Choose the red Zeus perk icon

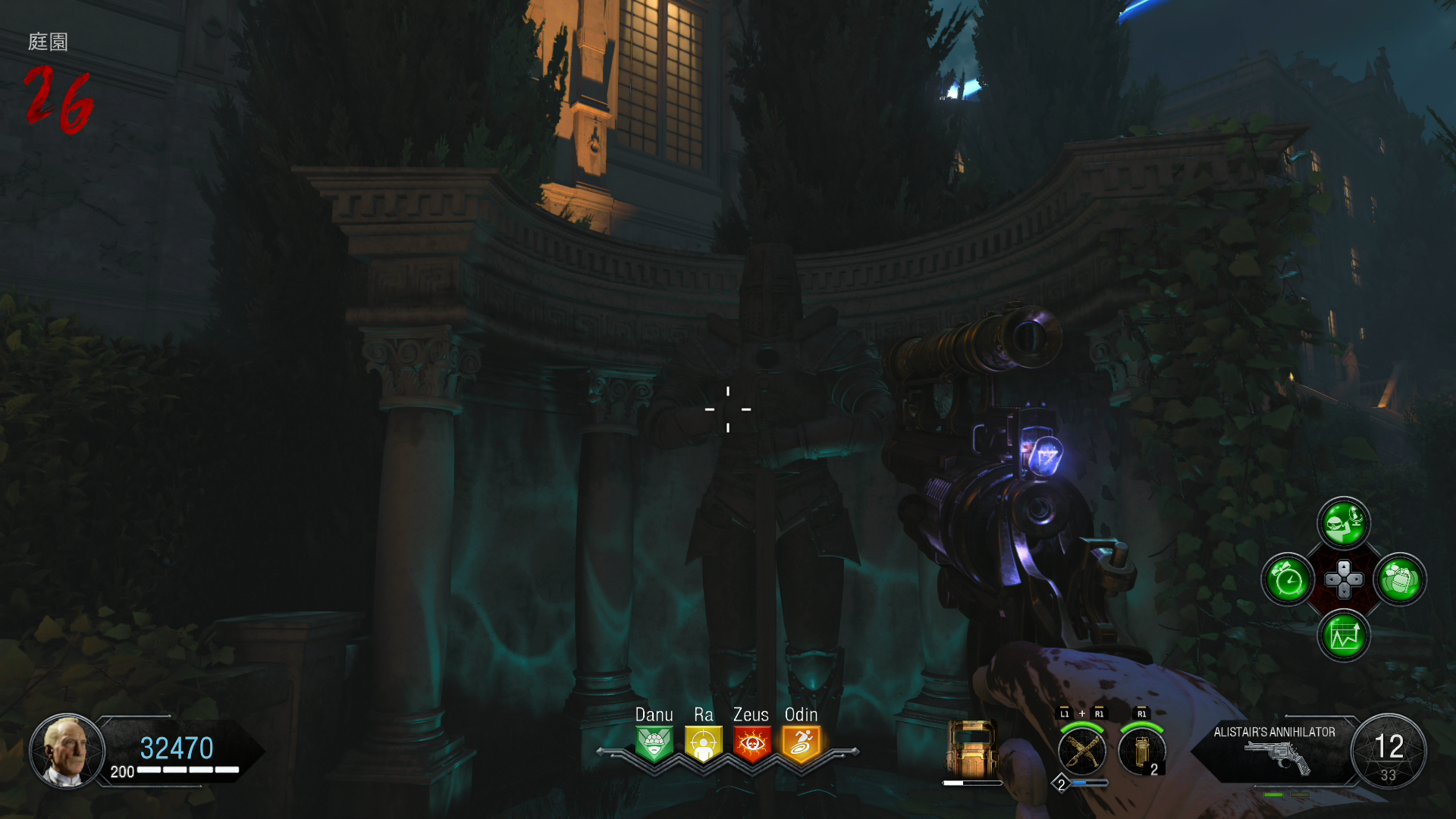pyautogui.click(x=752, y=744)
